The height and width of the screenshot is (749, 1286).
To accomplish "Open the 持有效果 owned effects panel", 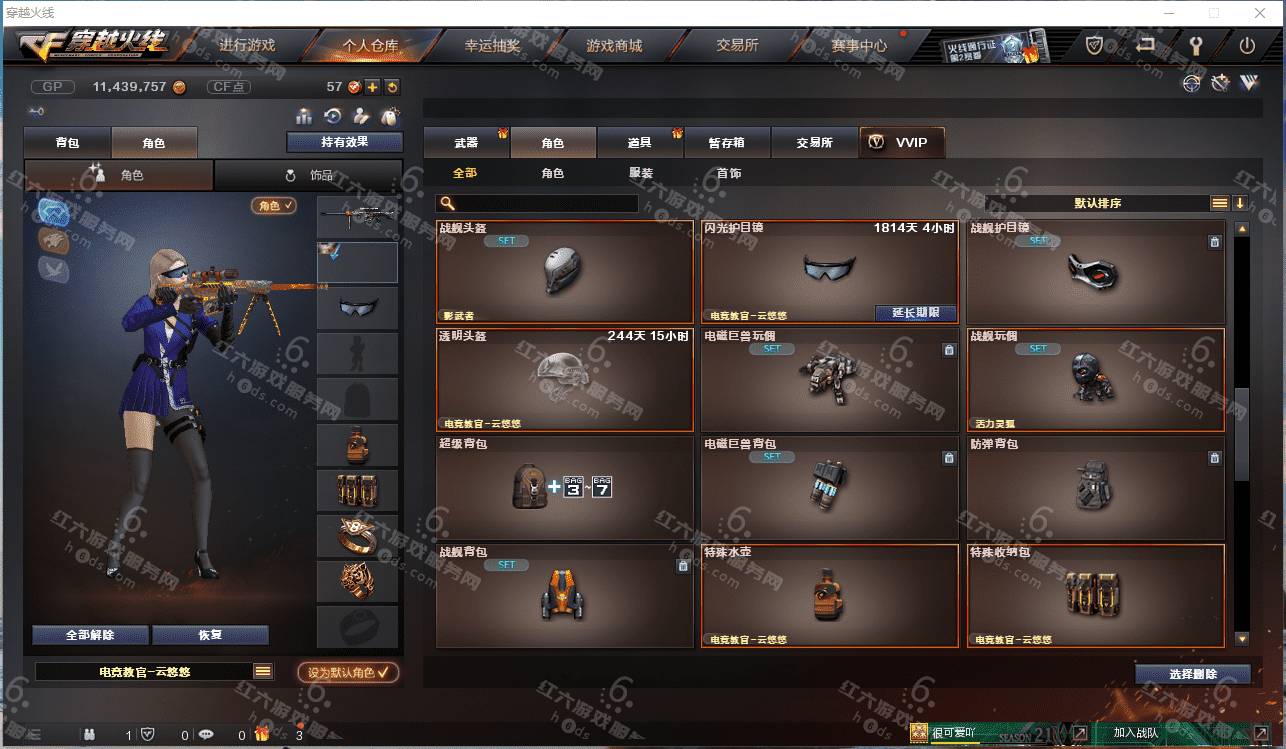I will [344, 142].
